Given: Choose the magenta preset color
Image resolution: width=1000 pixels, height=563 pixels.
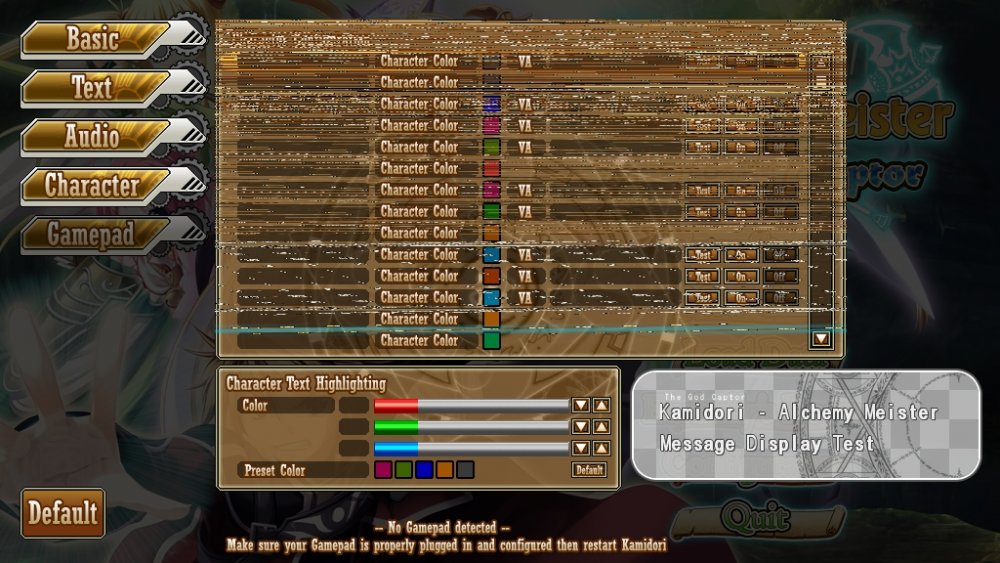Looking at the screenshot, I should click(x=383, y=470).
